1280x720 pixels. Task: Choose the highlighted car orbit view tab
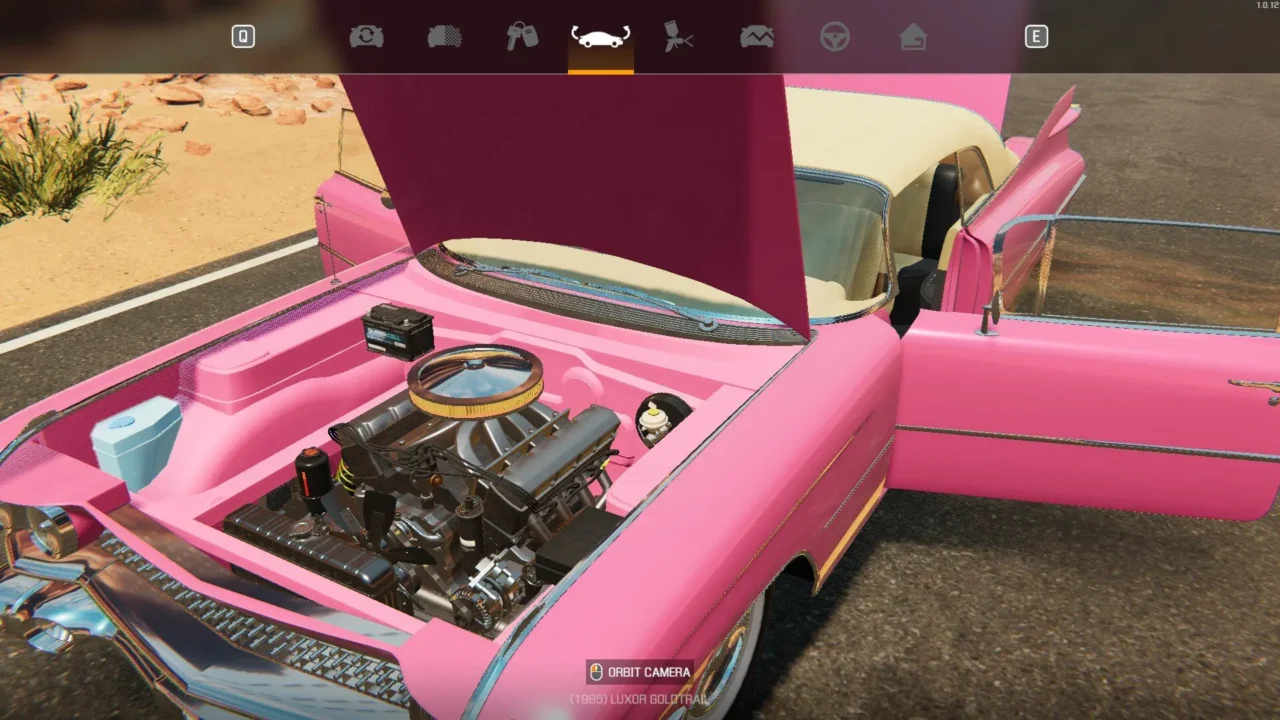(600, 37)
